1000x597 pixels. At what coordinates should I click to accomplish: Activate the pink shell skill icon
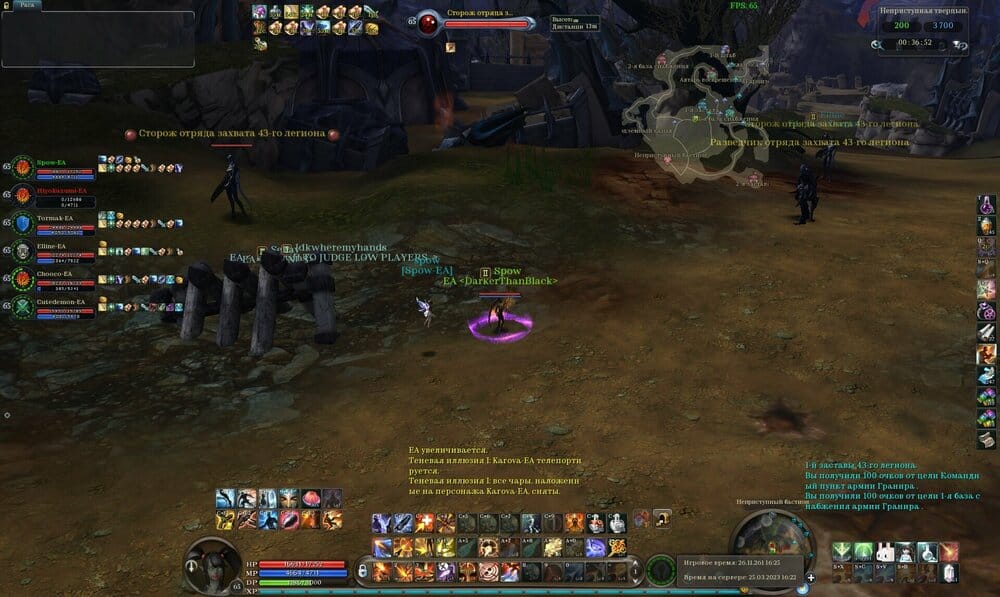(x=310, y=498)
